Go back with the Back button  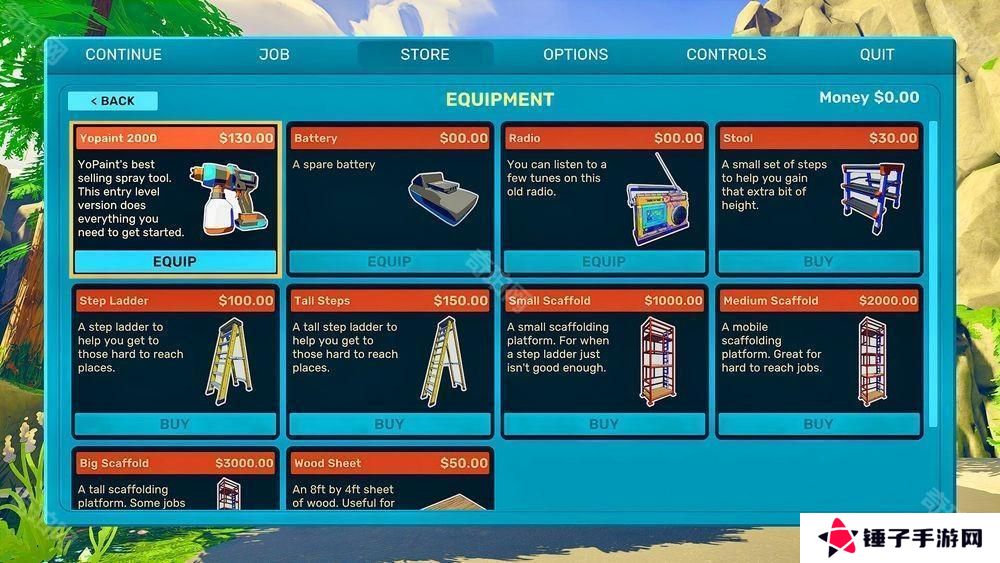[113, 101]
